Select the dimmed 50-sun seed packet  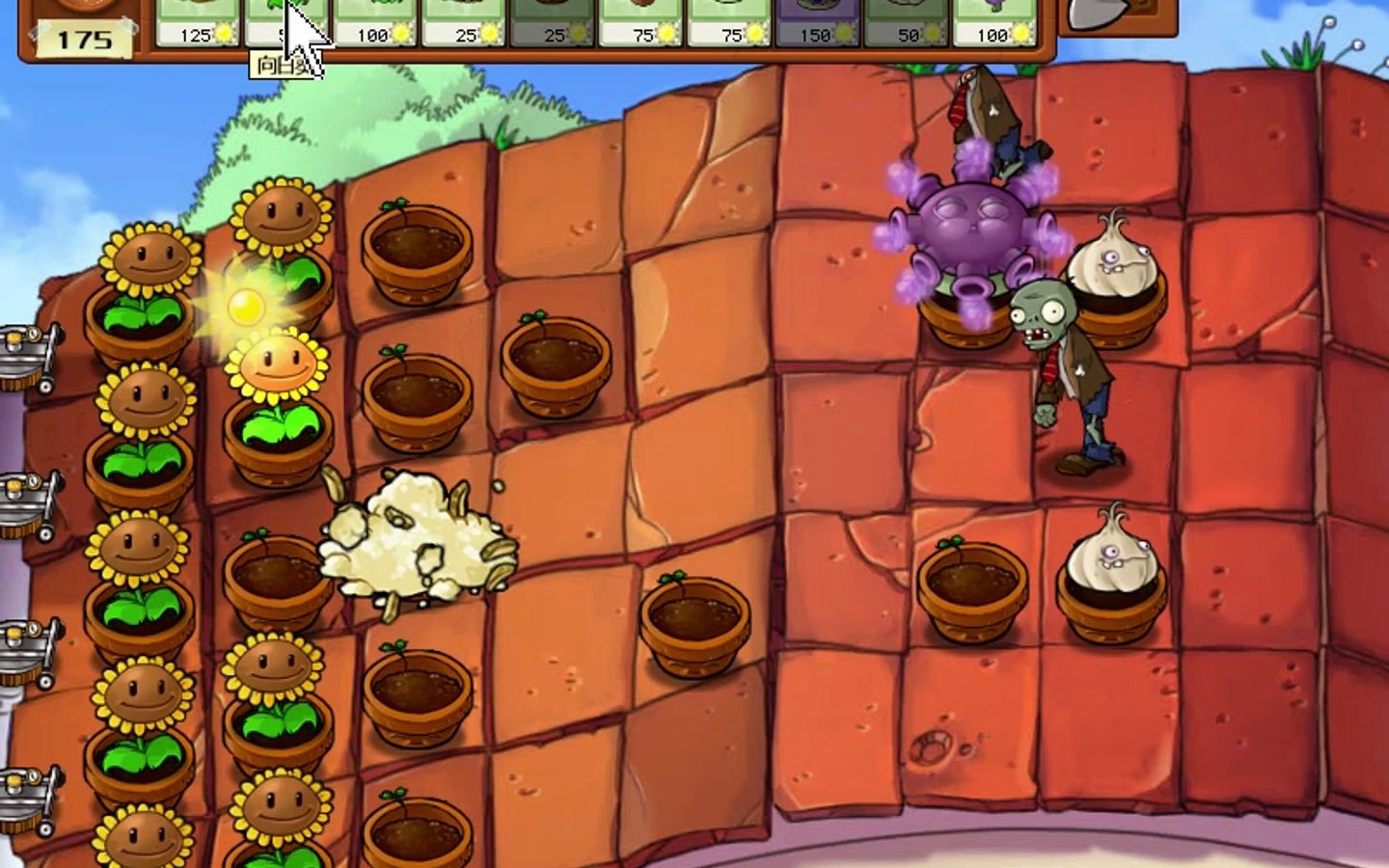pos(907,21)
